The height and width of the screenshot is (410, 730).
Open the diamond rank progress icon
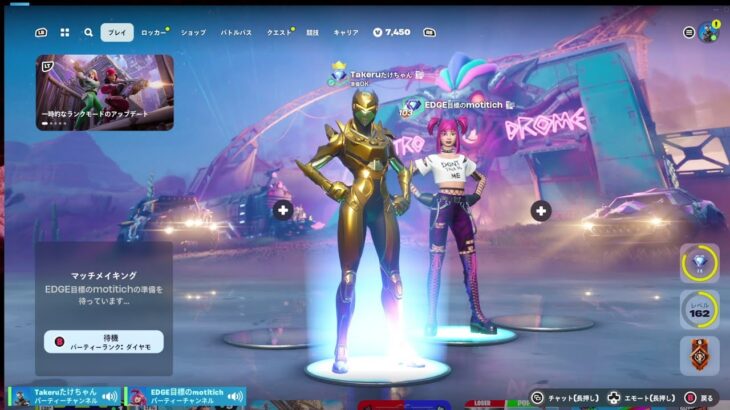tap(699, 262)
